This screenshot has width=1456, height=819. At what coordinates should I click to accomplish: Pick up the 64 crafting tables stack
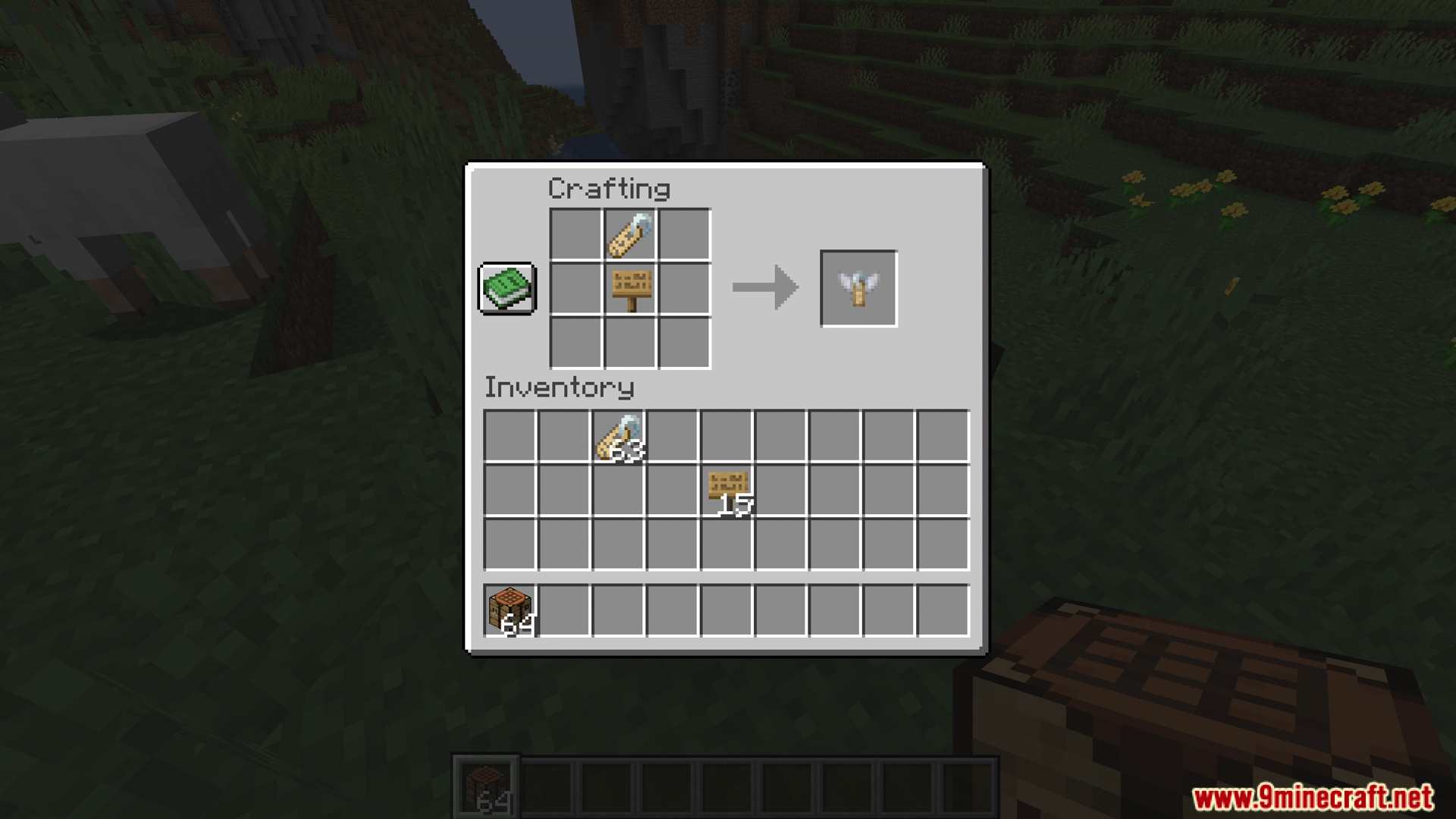(510, 610)
